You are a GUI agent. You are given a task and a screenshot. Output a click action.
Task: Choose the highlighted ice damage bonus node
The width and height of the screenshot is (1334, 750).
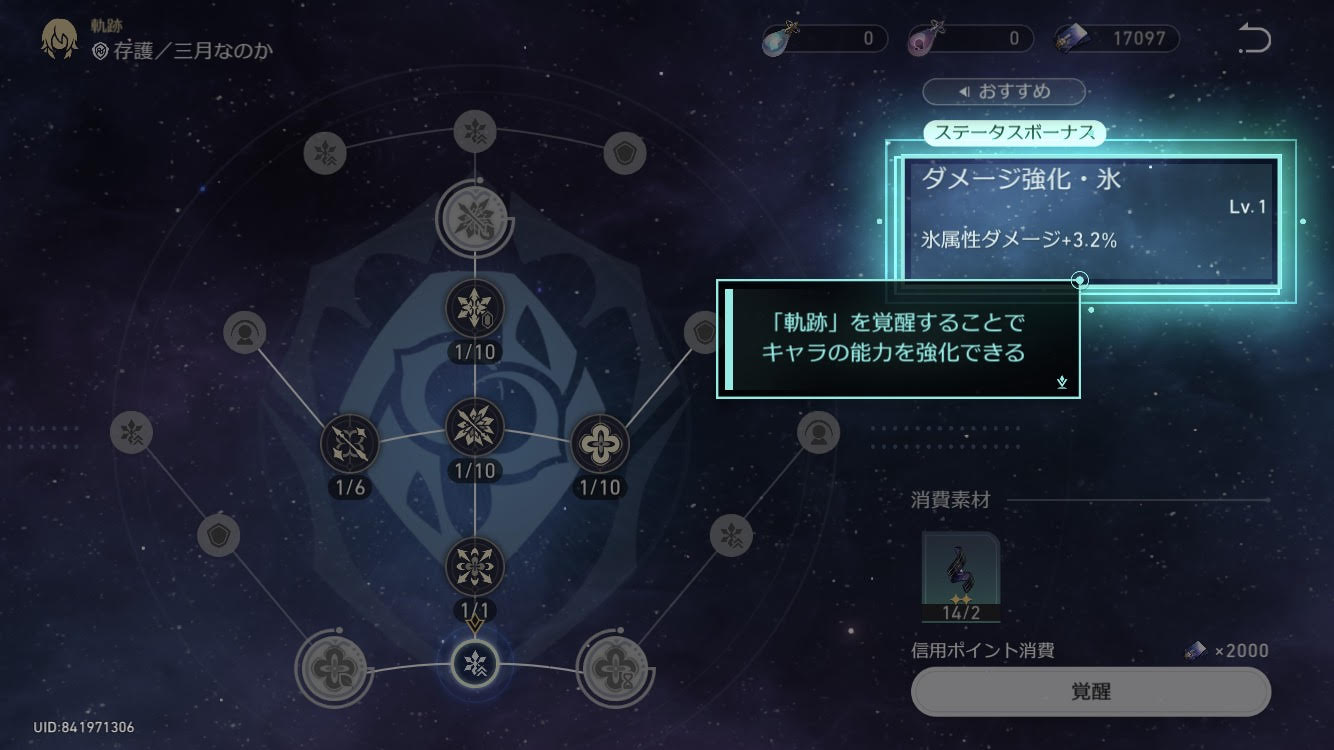(x=474, y=662)
